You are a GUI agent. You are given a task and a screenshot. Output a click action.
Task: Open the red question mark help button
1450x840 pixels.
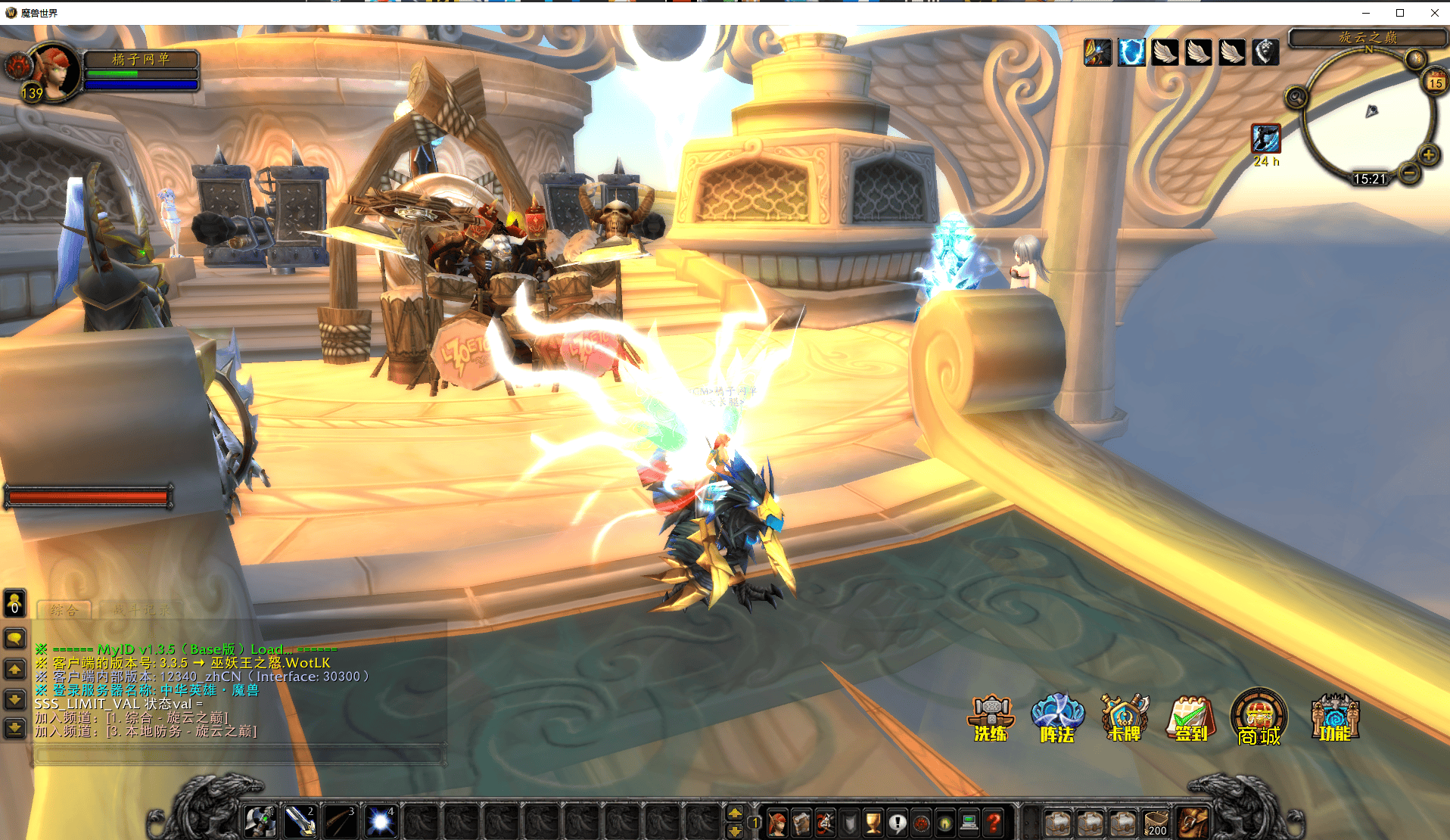click(x=994, y=822)
